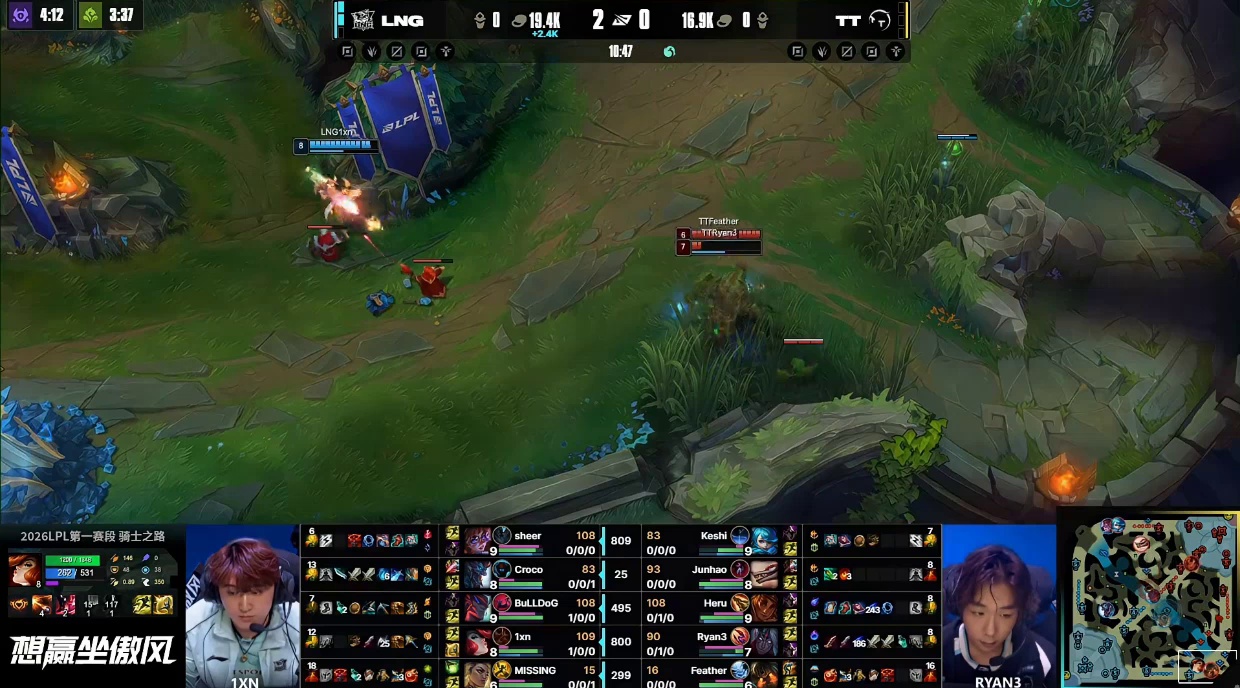Click the green dragon respawn timer icon
This screenshot has height=688, width=1240.
tap(90, 15)
